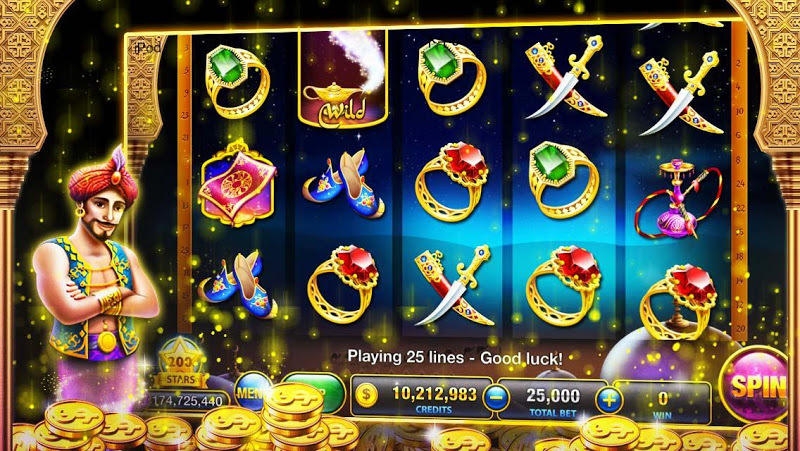The image size is (800, 451).
Task: Increase total bet with the plus button
Action: (608, 397)
